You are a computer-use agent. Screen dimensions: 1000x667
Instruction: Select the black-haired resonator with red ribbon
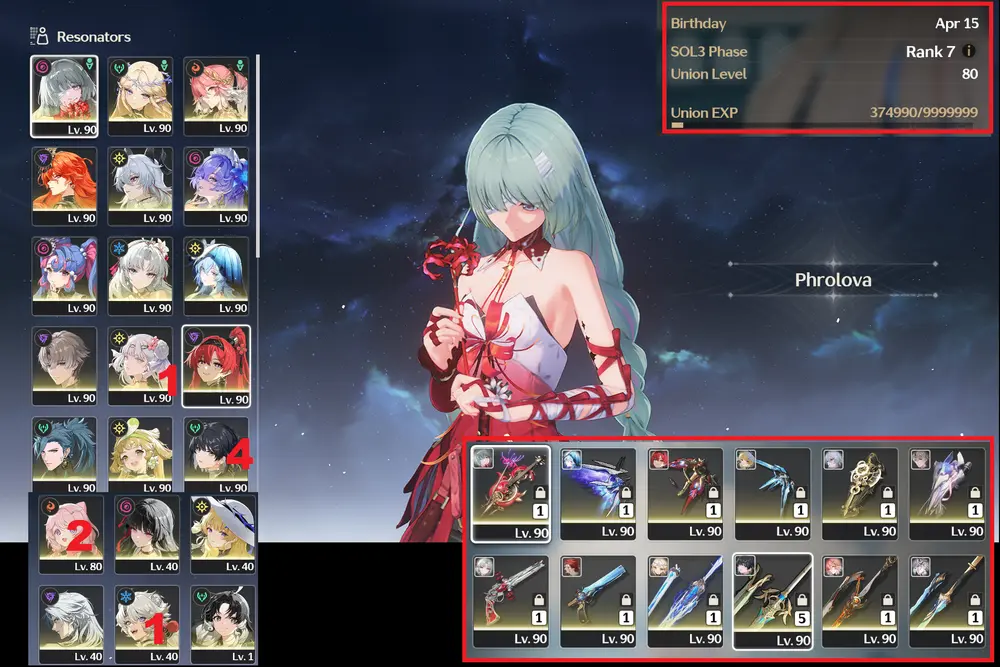tap(147, 532)
